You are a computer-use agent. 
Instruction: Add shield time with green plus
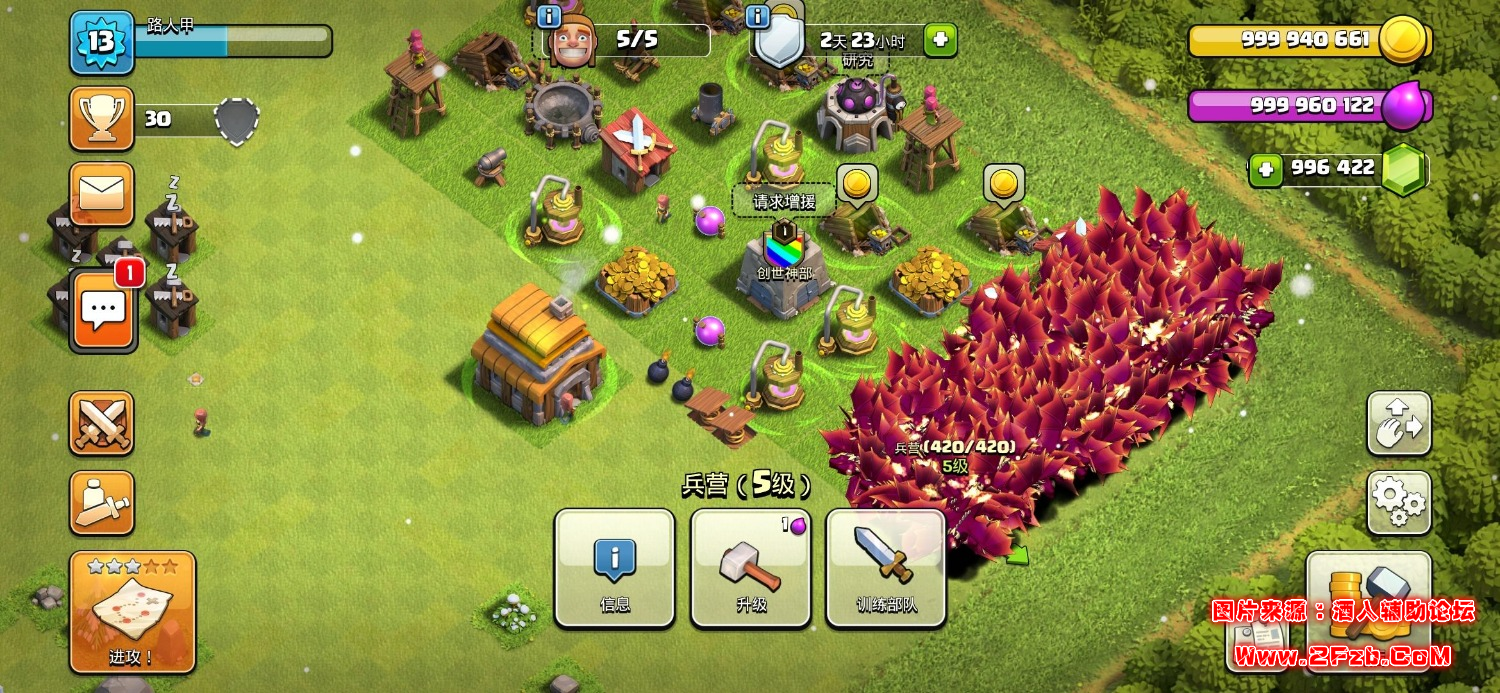coord(939,40)
